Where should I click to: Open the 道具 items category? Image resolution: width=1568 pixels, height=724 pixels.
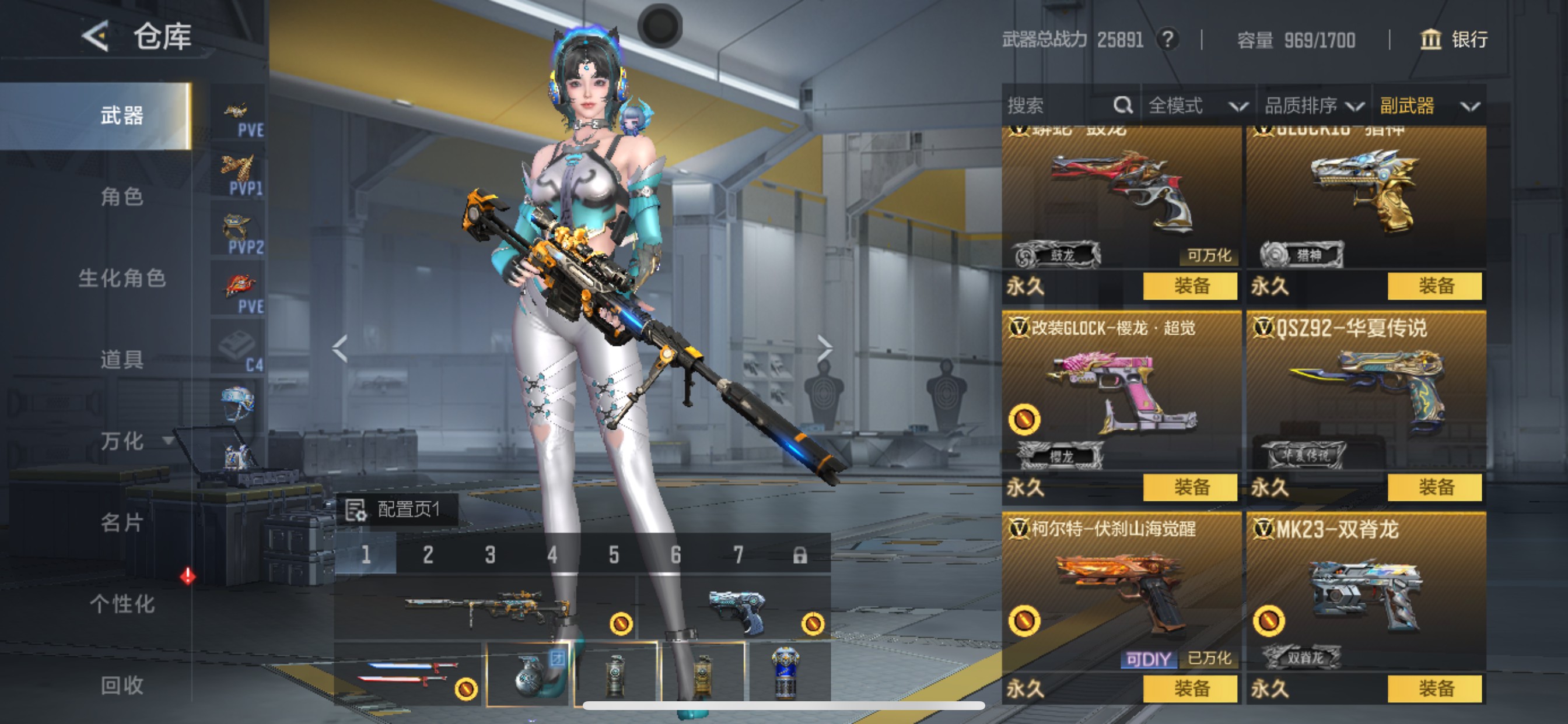tap(122, 359)
